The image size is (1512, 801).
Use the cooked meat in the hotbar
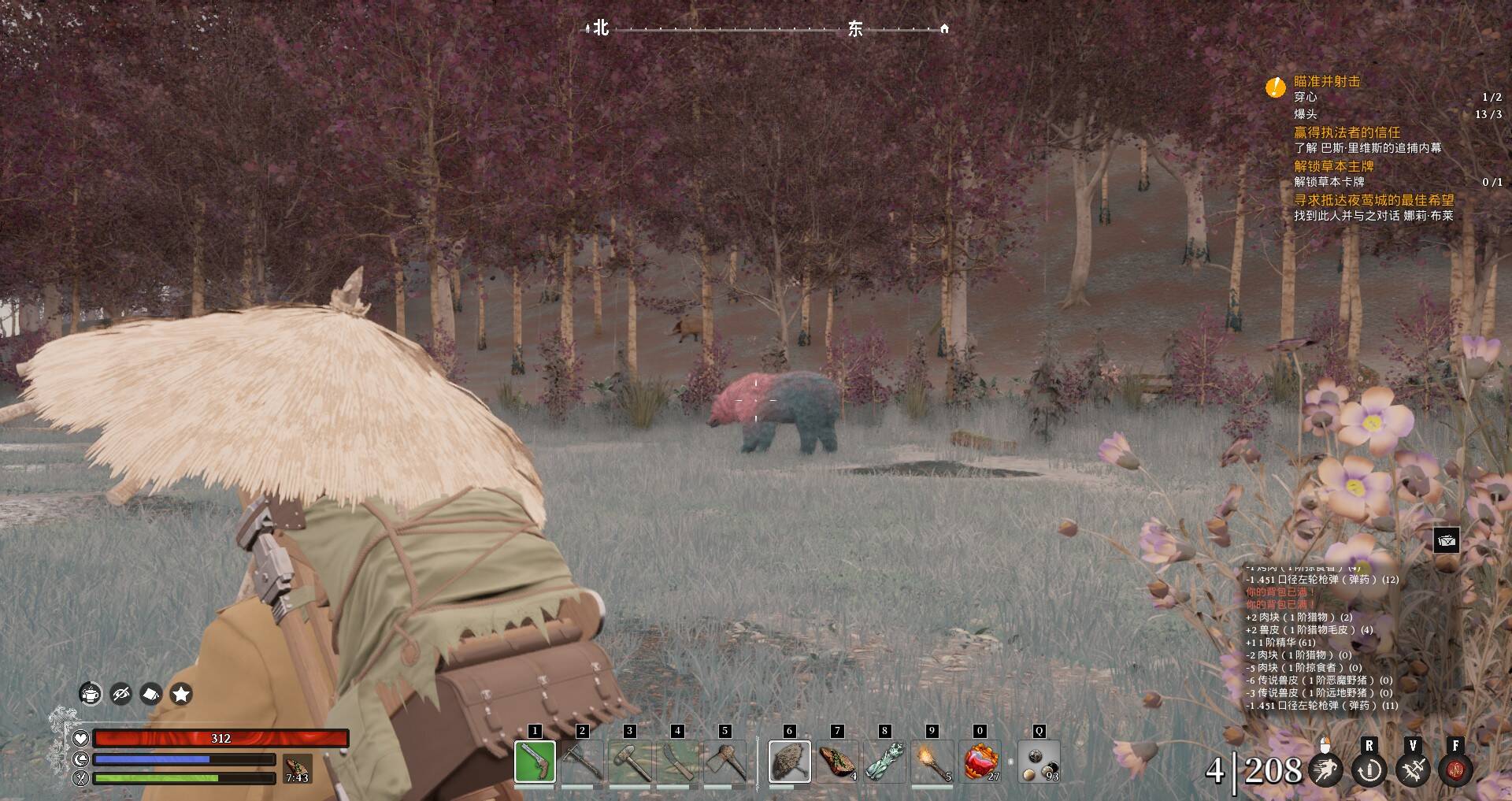tap(837, 762)
